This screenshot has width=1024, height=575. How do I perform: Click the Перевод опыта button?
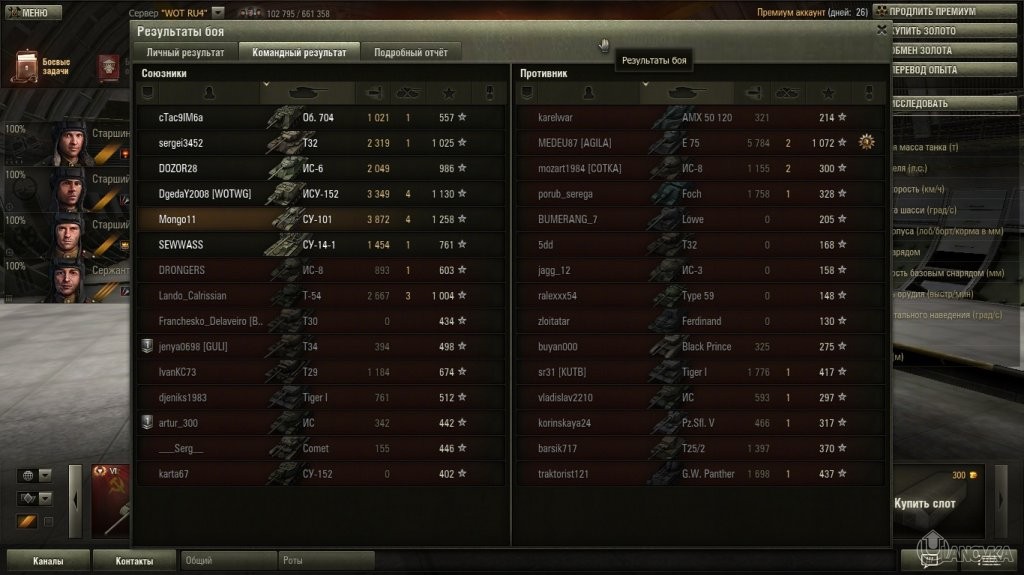946,70
